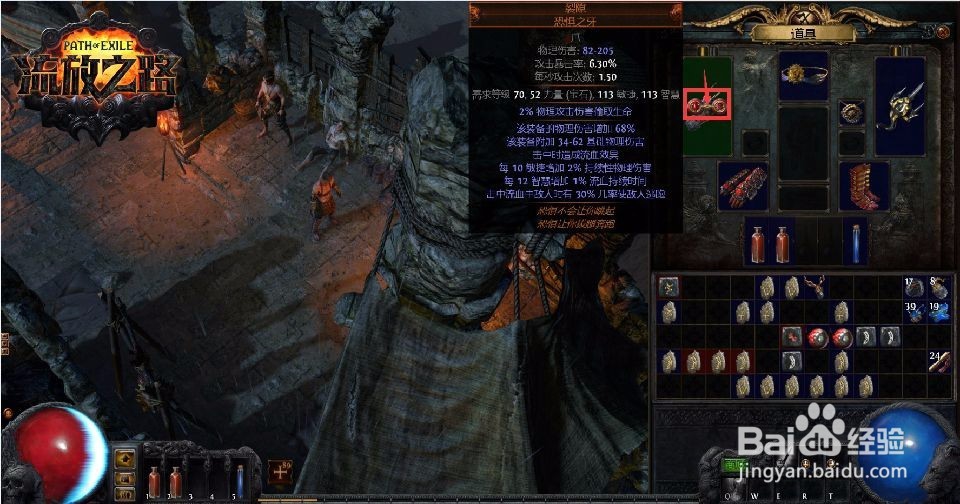Image resolution: width=960 pixels, height=504 pixels.
Task: Select the currency stack showing 8
Action: [938, 288]
